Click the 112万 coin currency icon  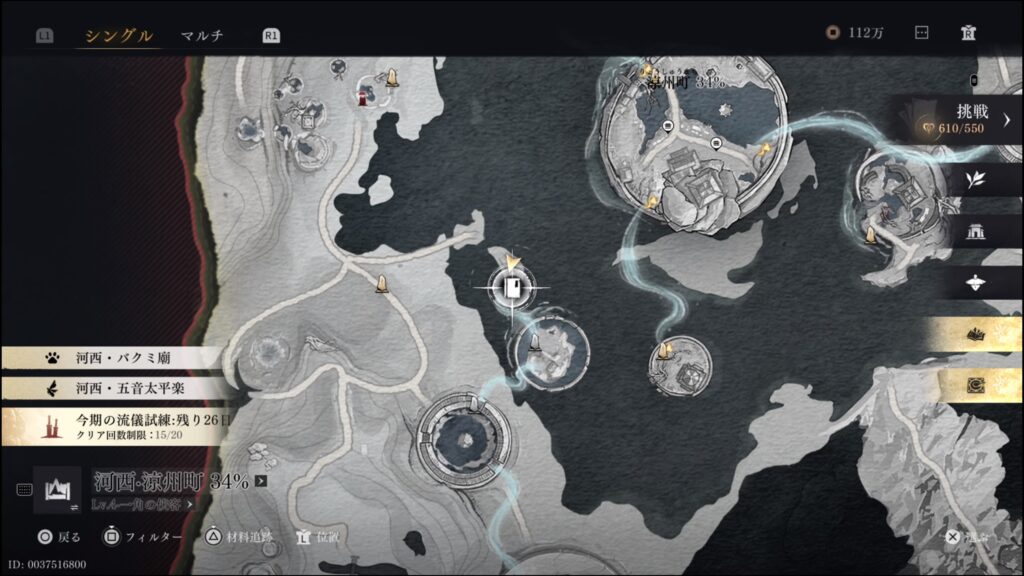pos(832,33)
